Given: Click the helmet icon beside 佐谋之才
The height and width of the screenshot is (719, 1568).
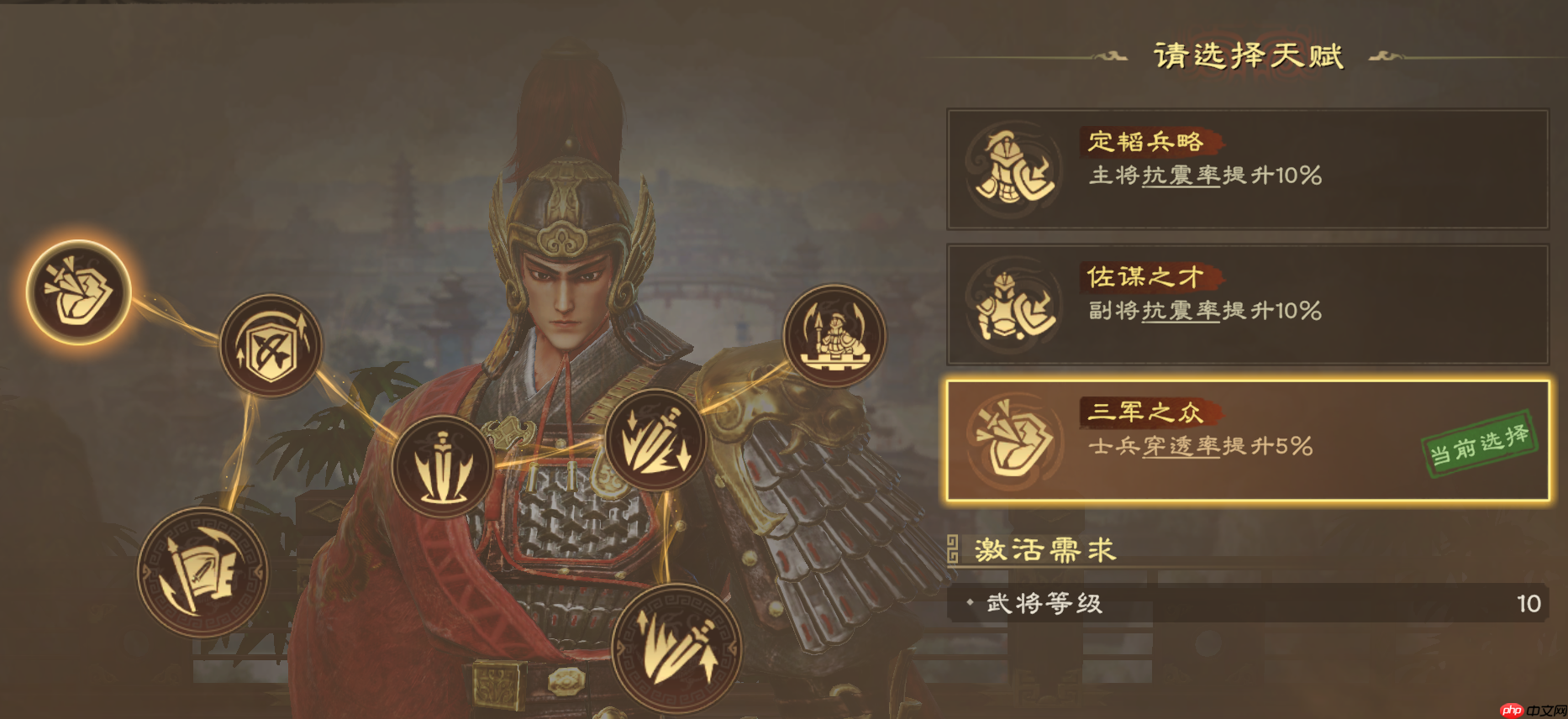Looking at the screenshot, I should (1013, 304).
